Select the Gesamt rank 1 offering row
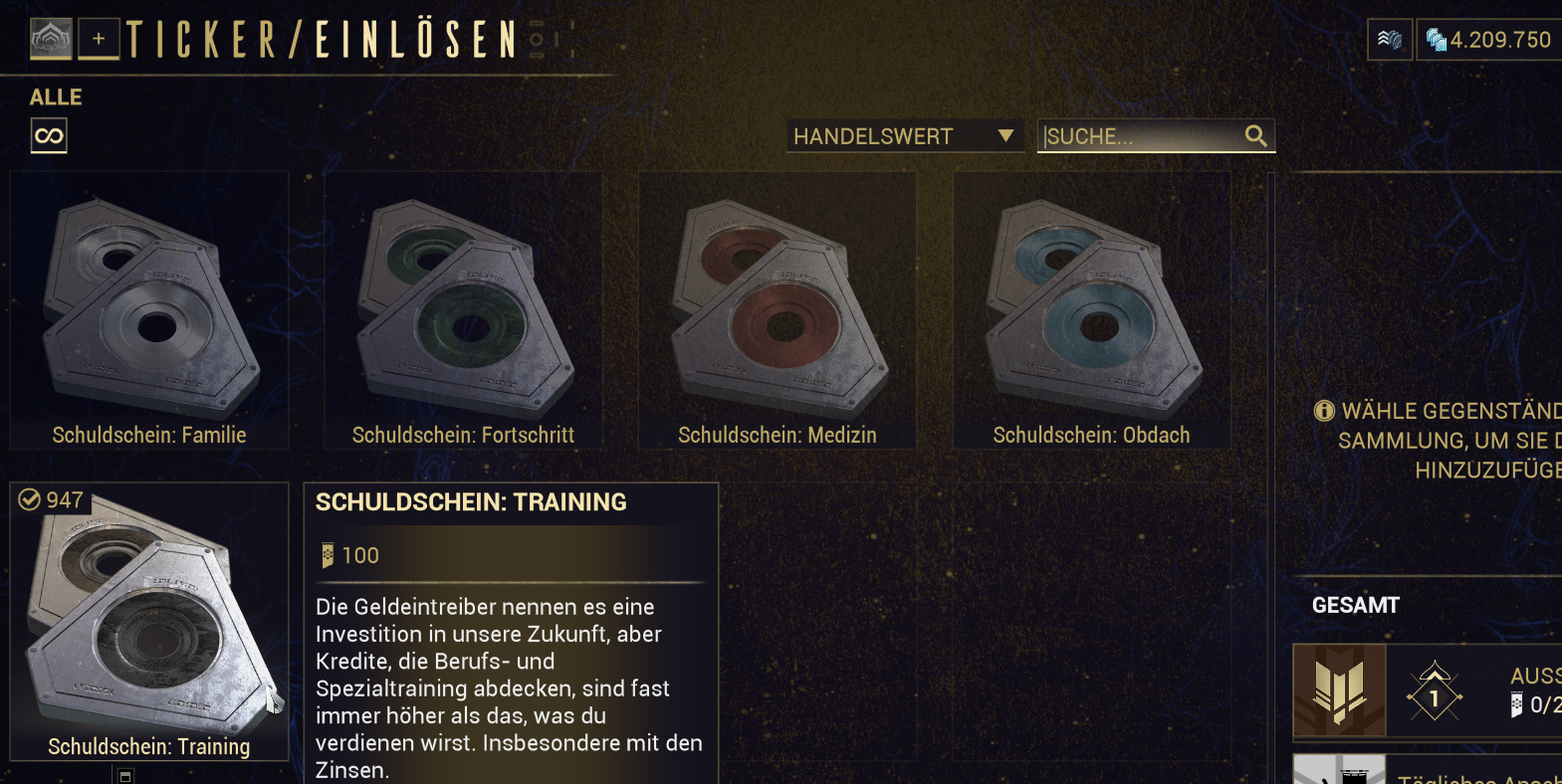This screenshot has height=784, width=1562. (1434, 690)
